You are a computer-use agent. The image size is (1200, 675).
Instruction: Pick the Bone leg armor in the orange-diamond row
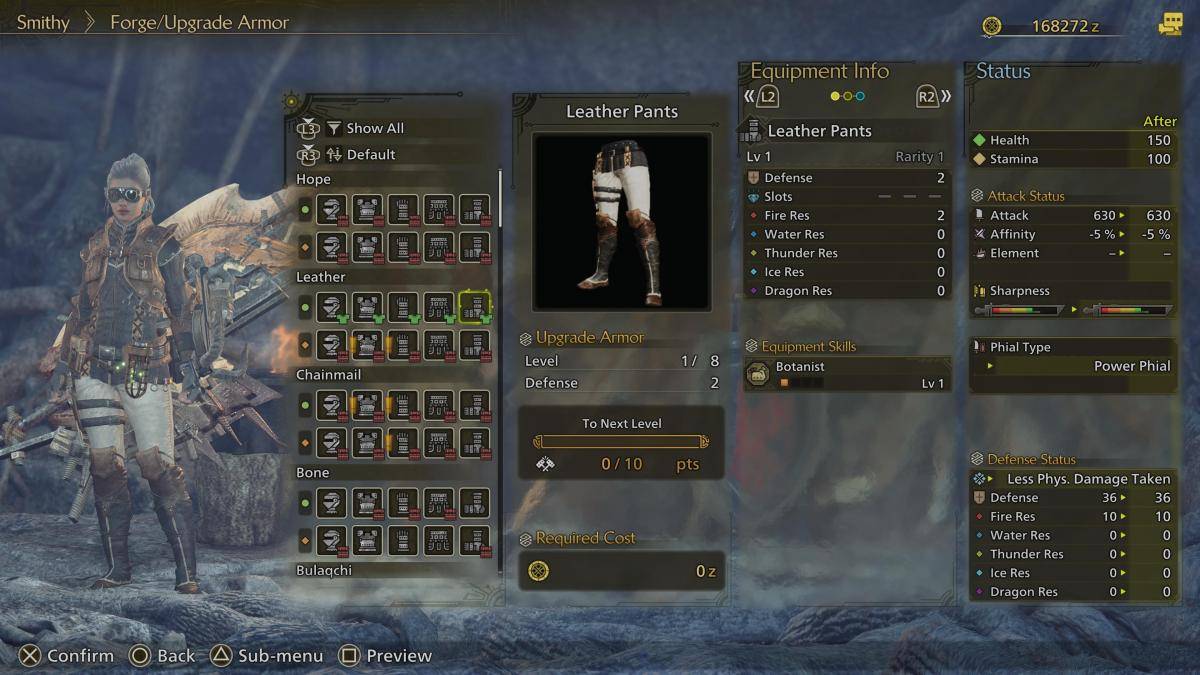pos(474,540)
